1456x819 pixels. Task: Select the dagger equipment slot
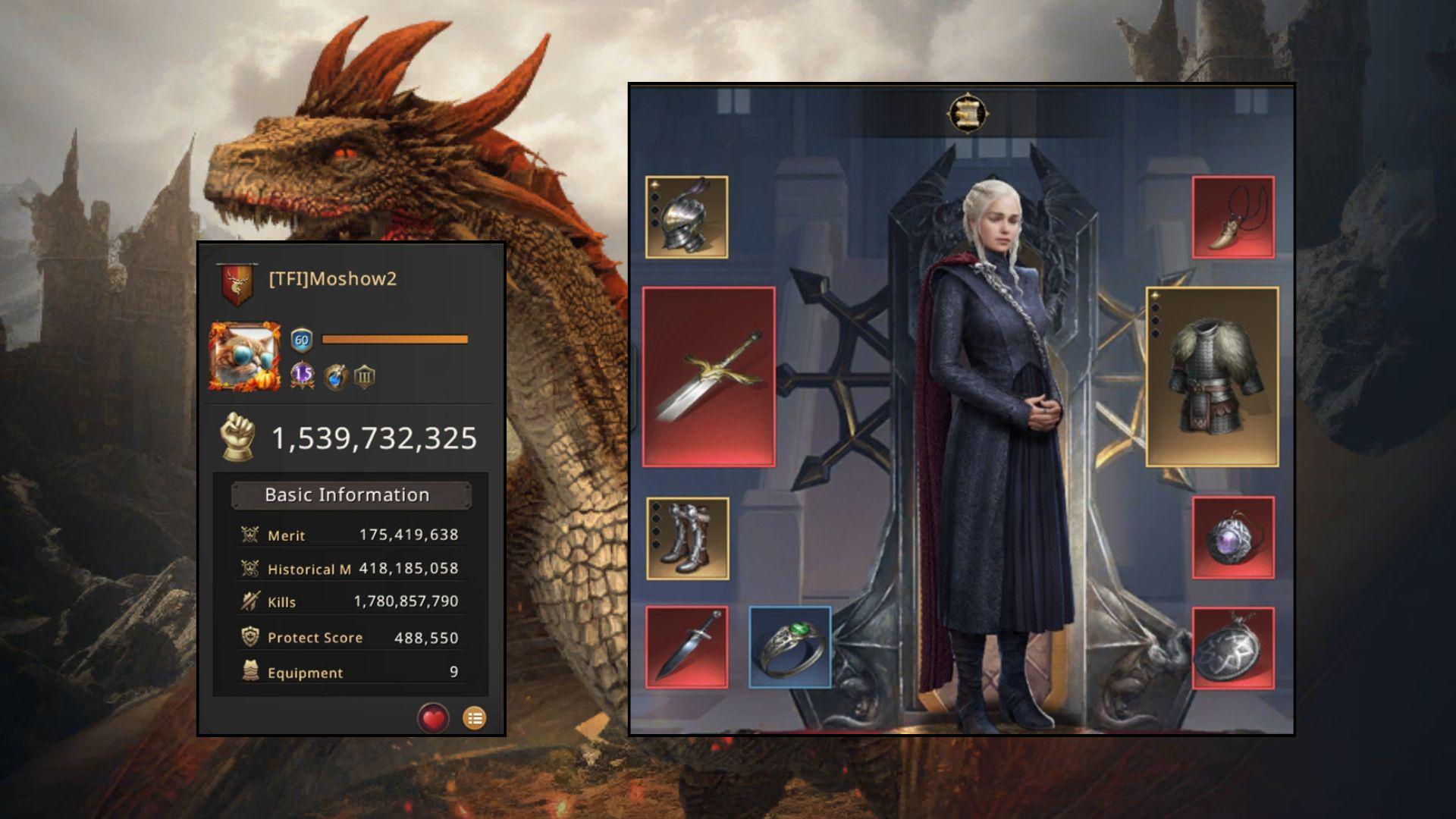(686, 648)
